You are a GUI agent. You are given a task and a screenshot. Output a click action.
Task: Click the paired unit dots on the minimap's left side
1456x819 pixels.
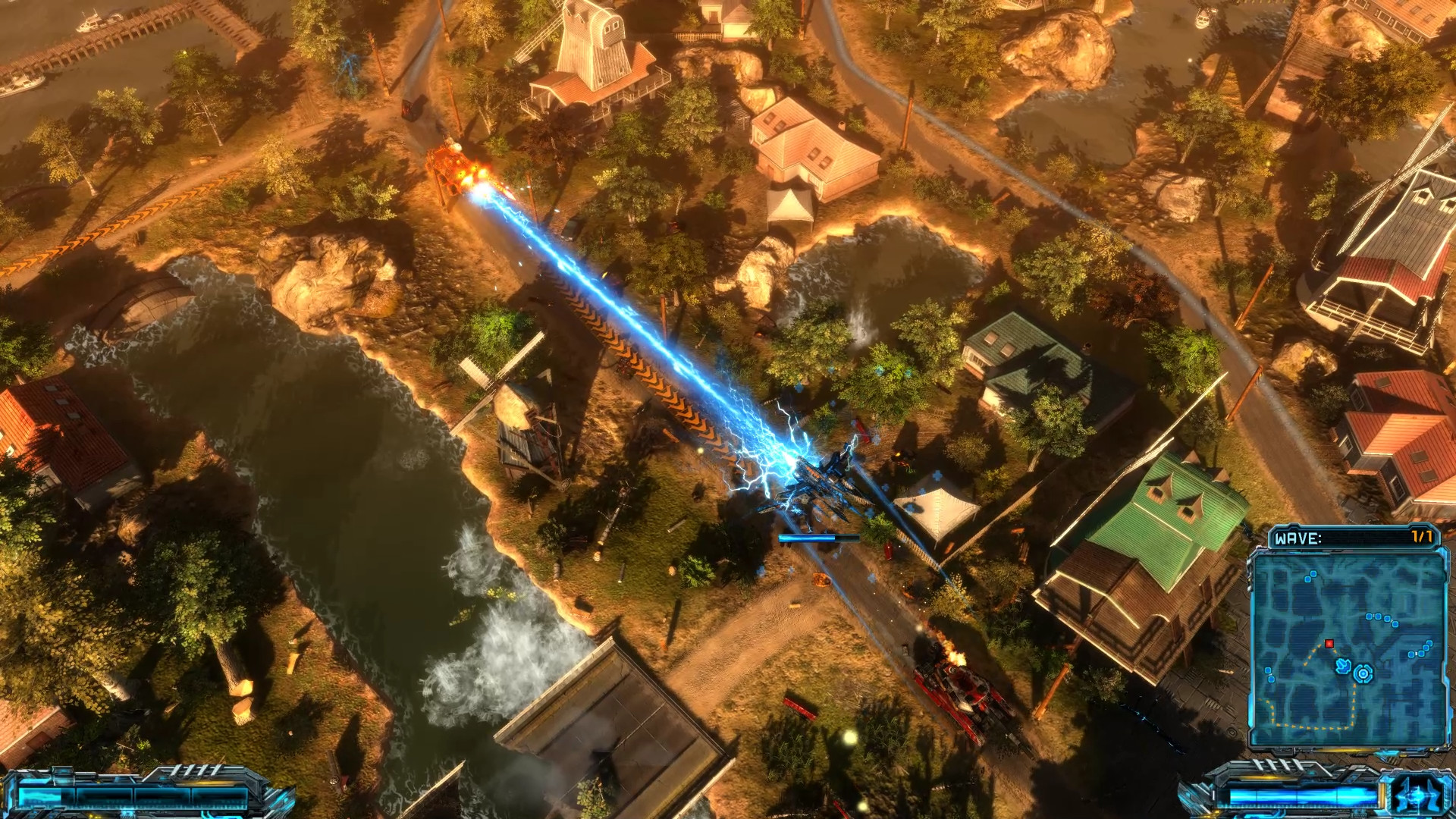pyautogui.click(x=1269, y=673)
